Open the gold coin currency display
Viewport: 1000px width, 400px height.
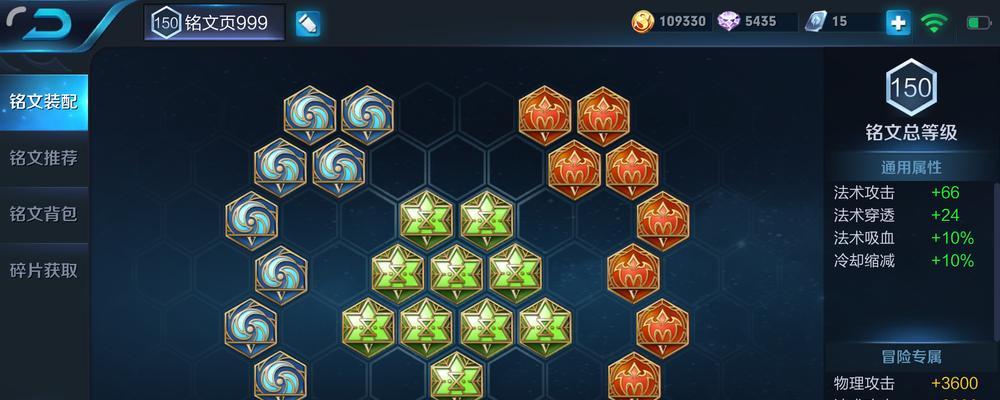(x=644, y=21)
